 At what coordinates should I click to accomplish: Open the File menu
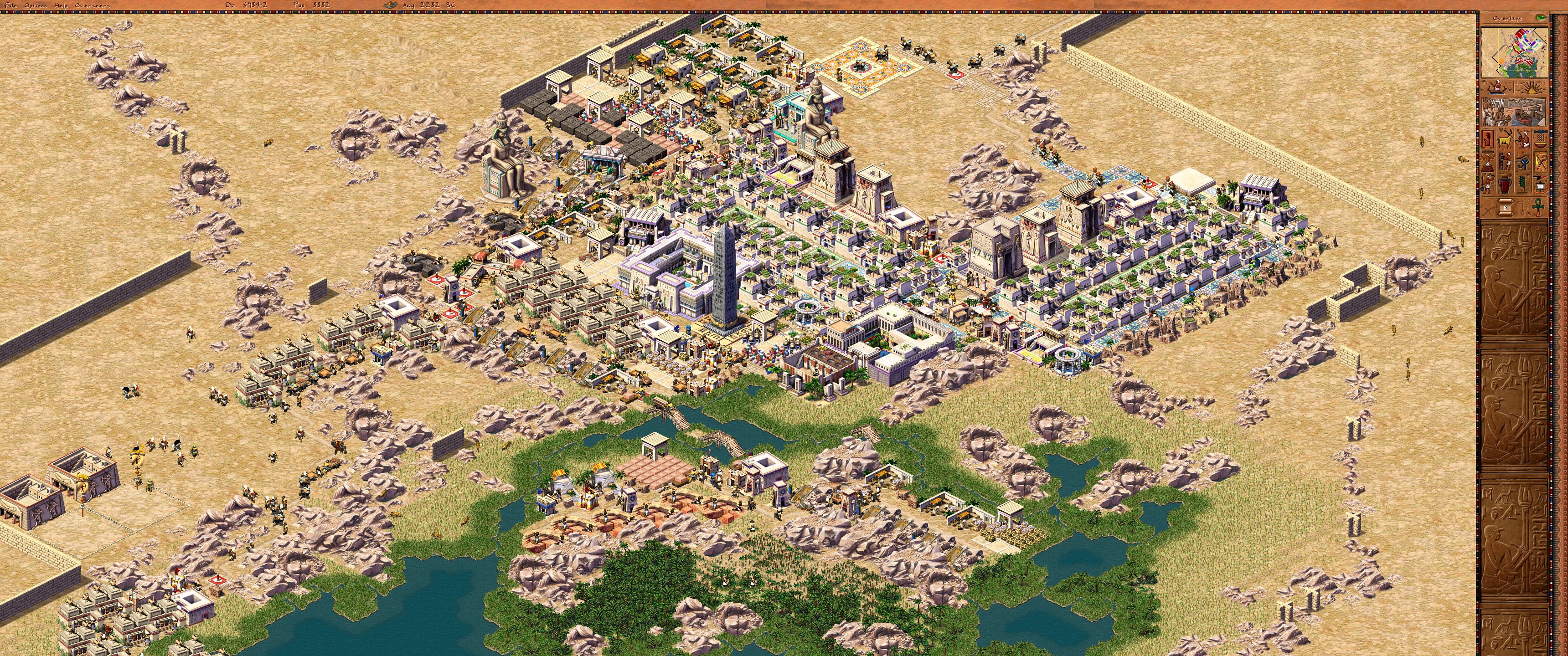coord(11,5)
